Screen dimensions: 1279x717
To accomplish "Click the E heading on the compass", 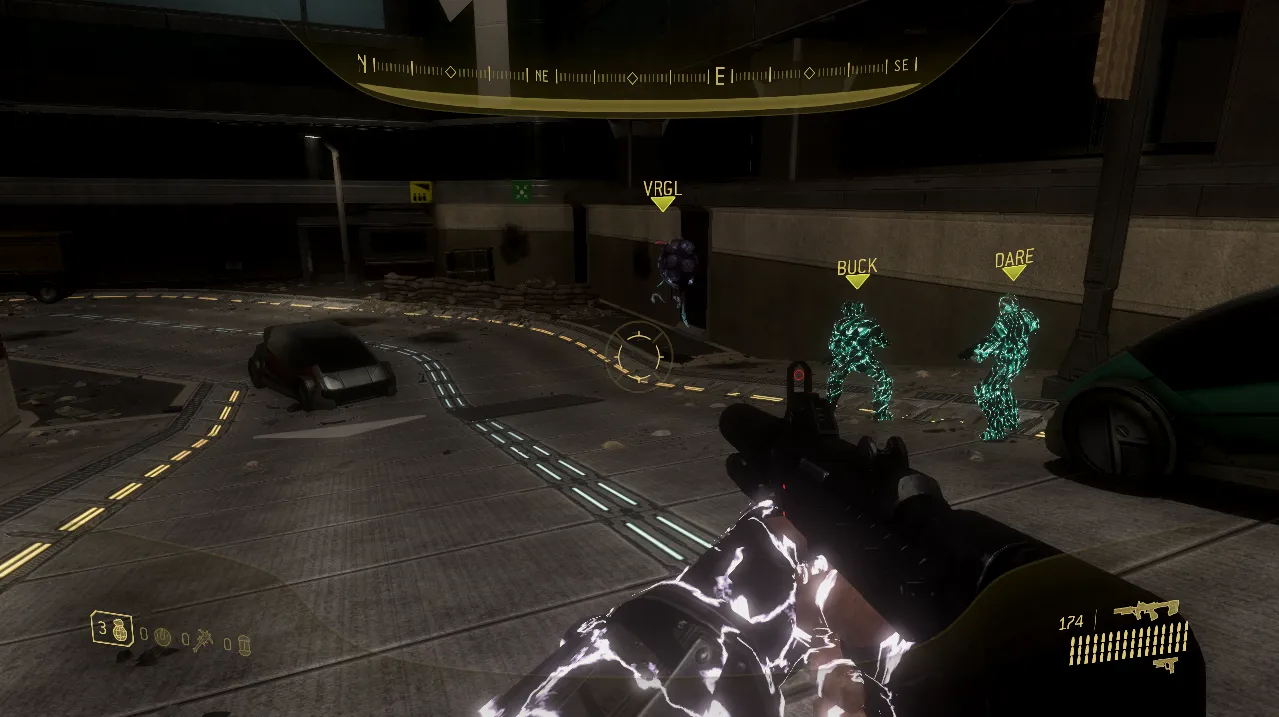I will click(x=719, y=77).
